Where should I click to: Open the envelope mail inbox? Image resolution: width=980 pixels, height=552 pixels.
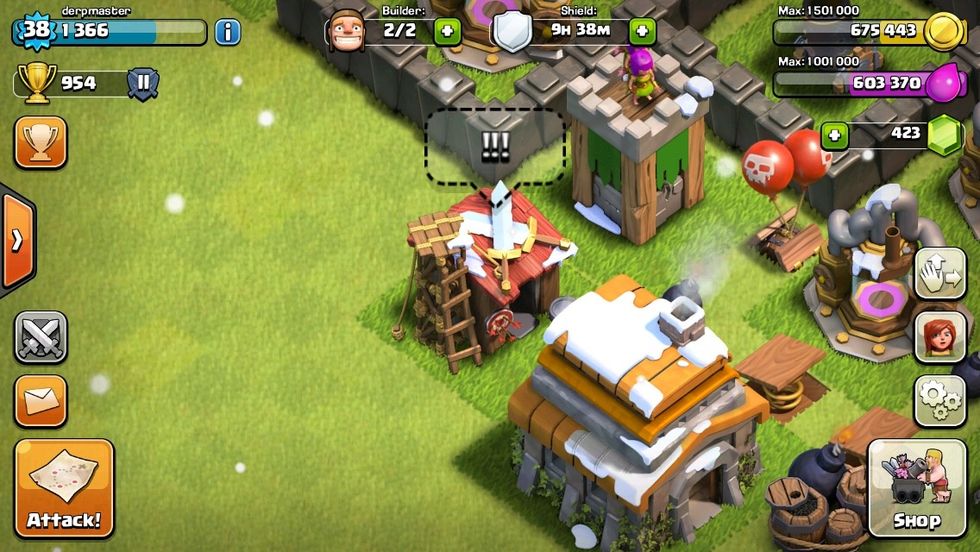pos(41,401)
